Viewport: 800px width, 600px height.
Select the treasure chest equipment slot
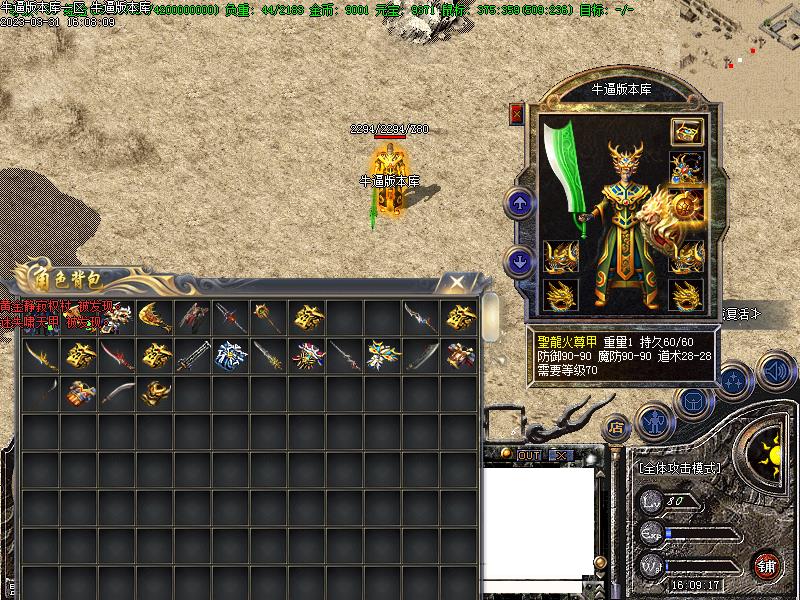coord(686,131)
